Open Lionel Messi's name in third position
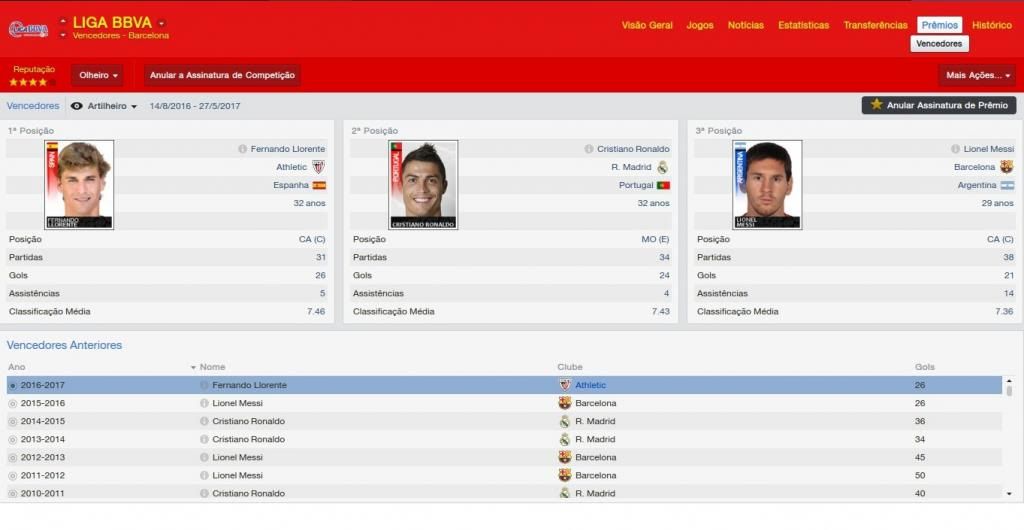This screenshot has height=530, width=1024. coord(988,149)
